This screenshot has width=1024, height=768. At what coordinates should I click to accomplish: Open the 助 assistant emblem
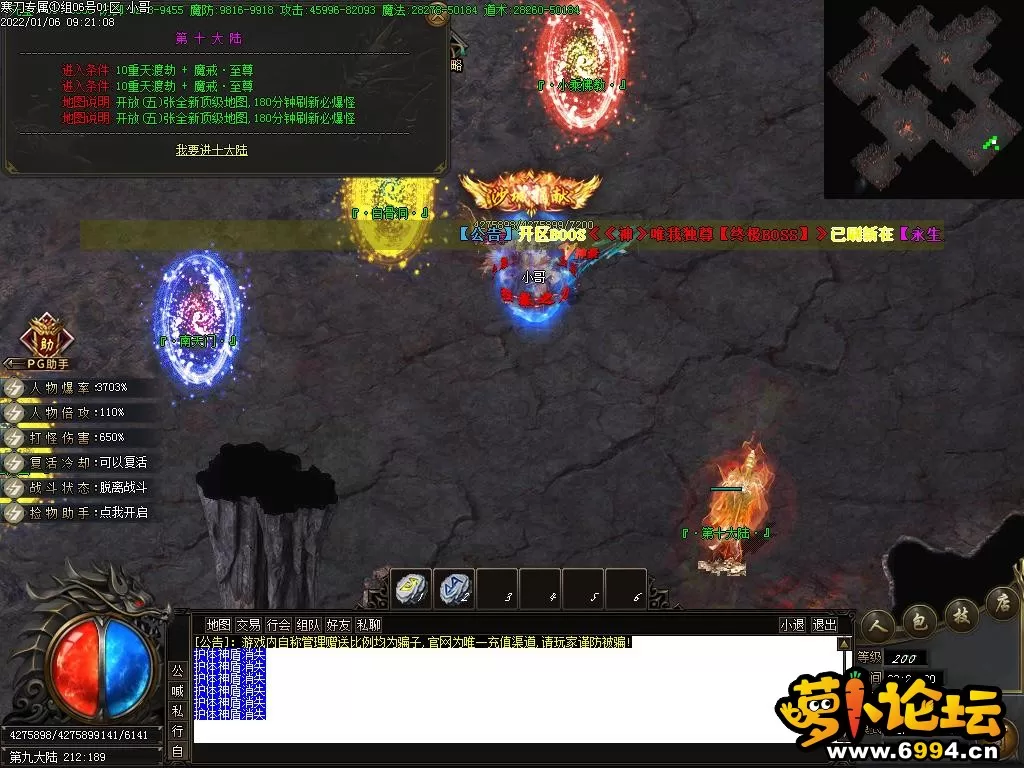[x=46, y=337]
